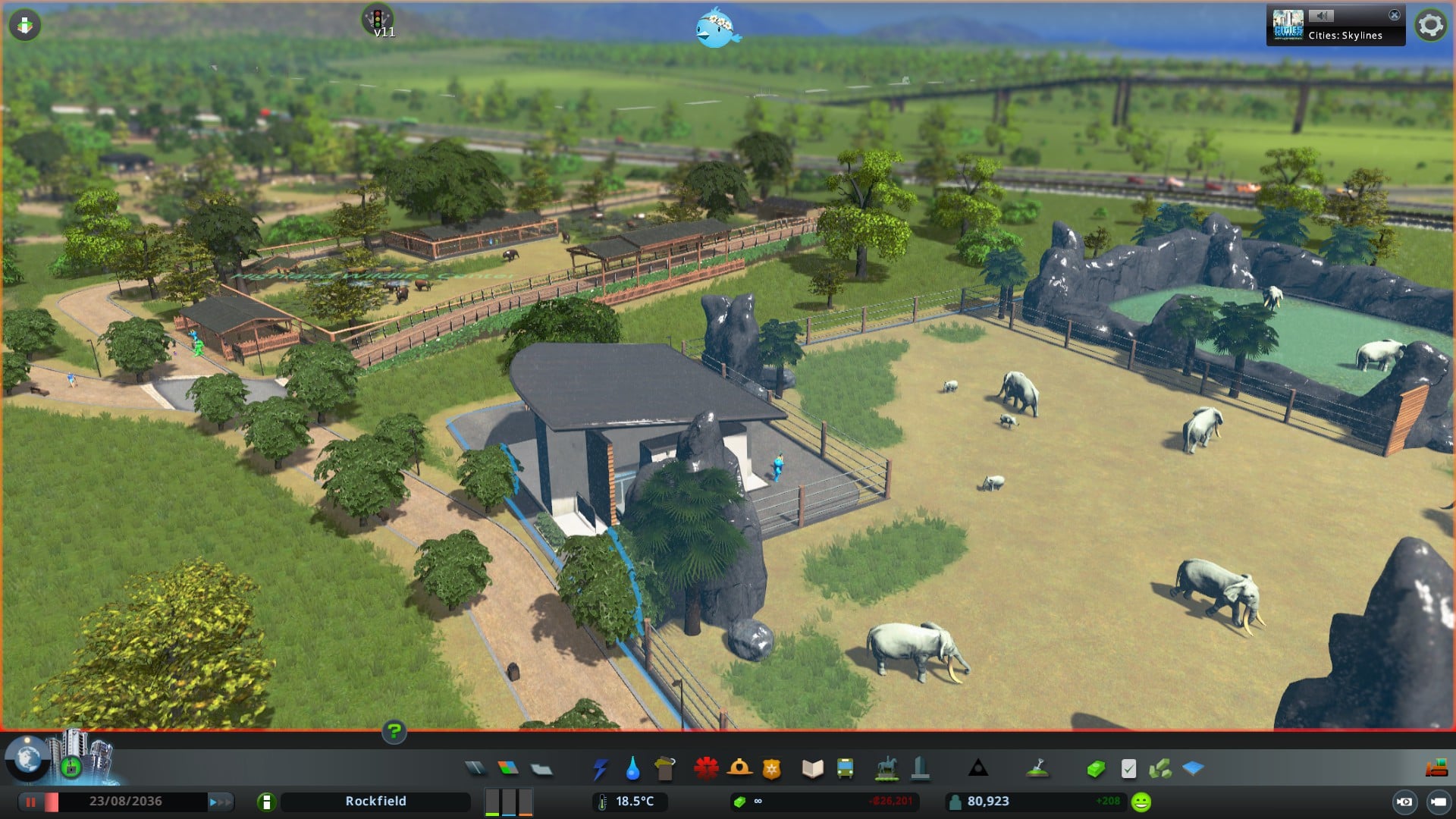
Task: Open the Healthcare menu
Action: pyautogui.click(x=706, y=769)
